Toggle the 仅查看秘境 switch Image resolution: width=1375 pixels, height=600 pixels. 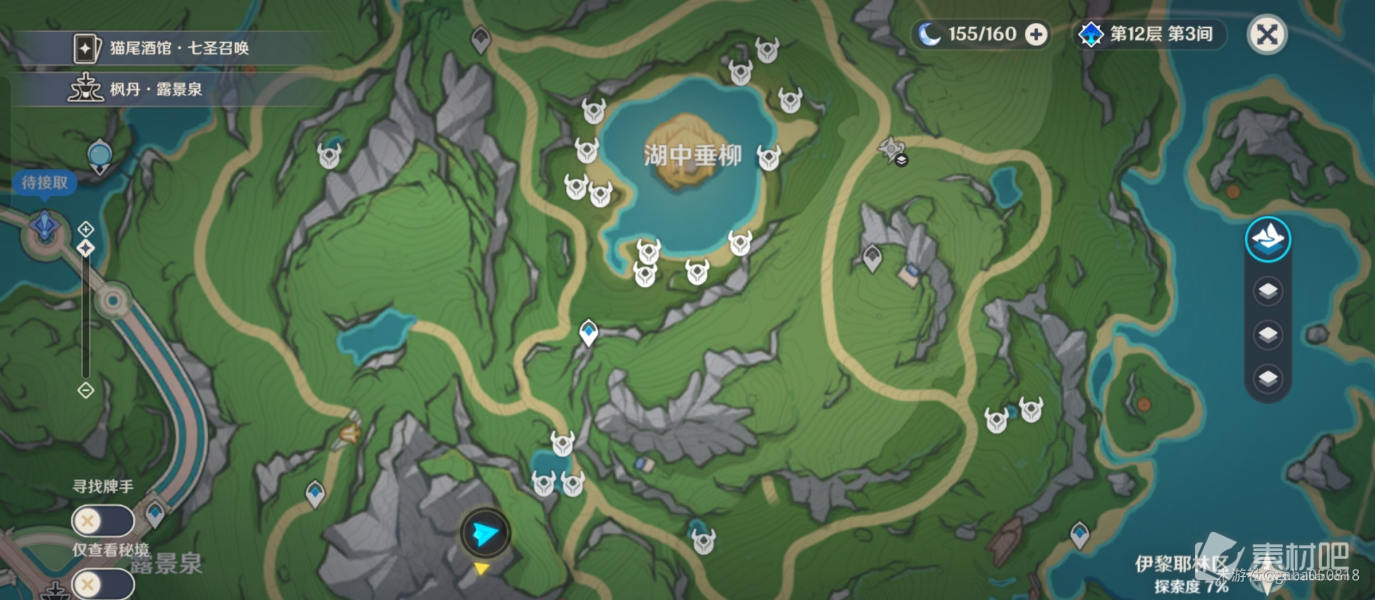click(x=102, y=583)
